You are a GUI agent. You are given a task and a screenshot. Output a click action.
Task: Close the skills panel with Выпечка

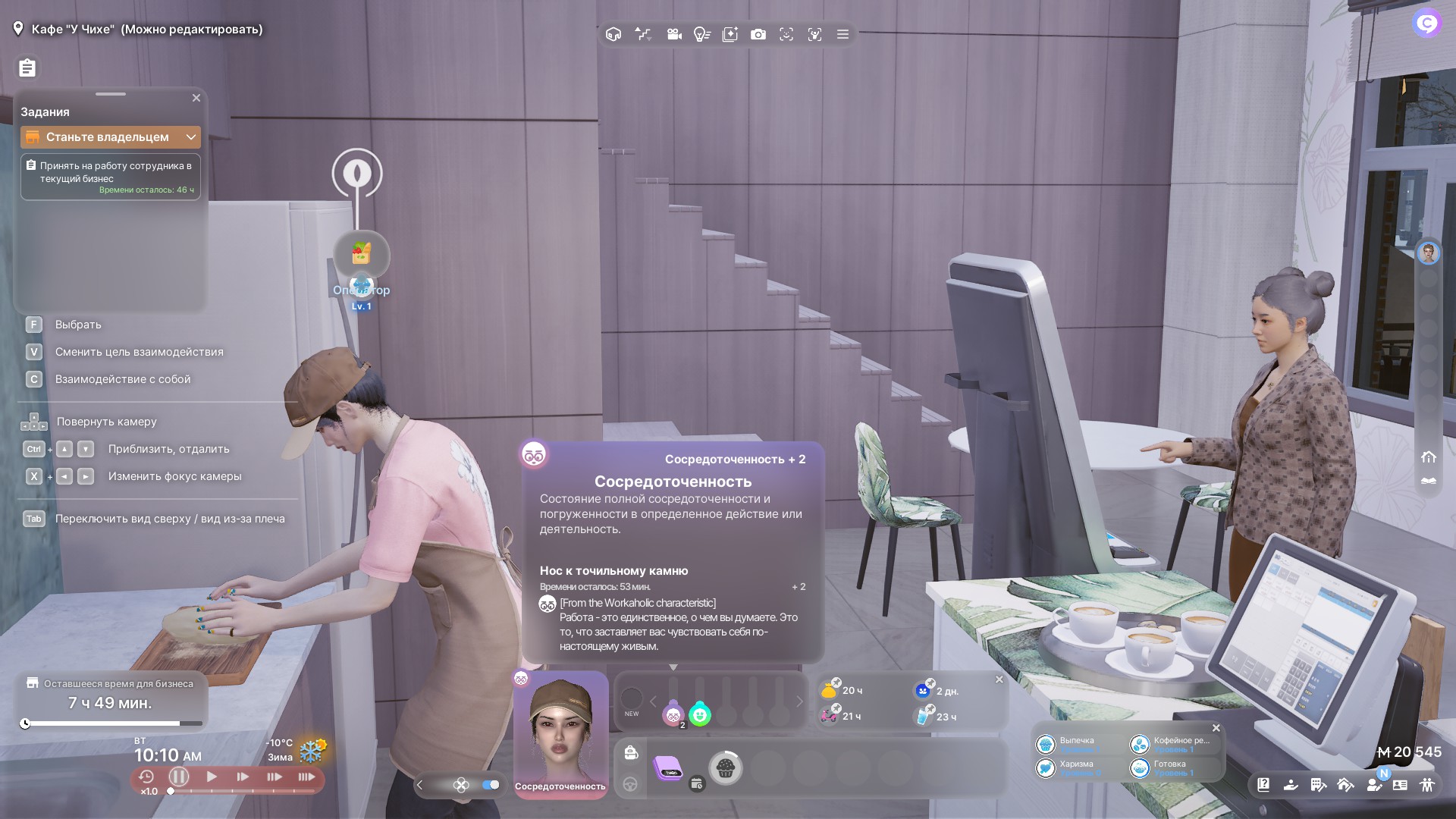tap(1216, 728)
